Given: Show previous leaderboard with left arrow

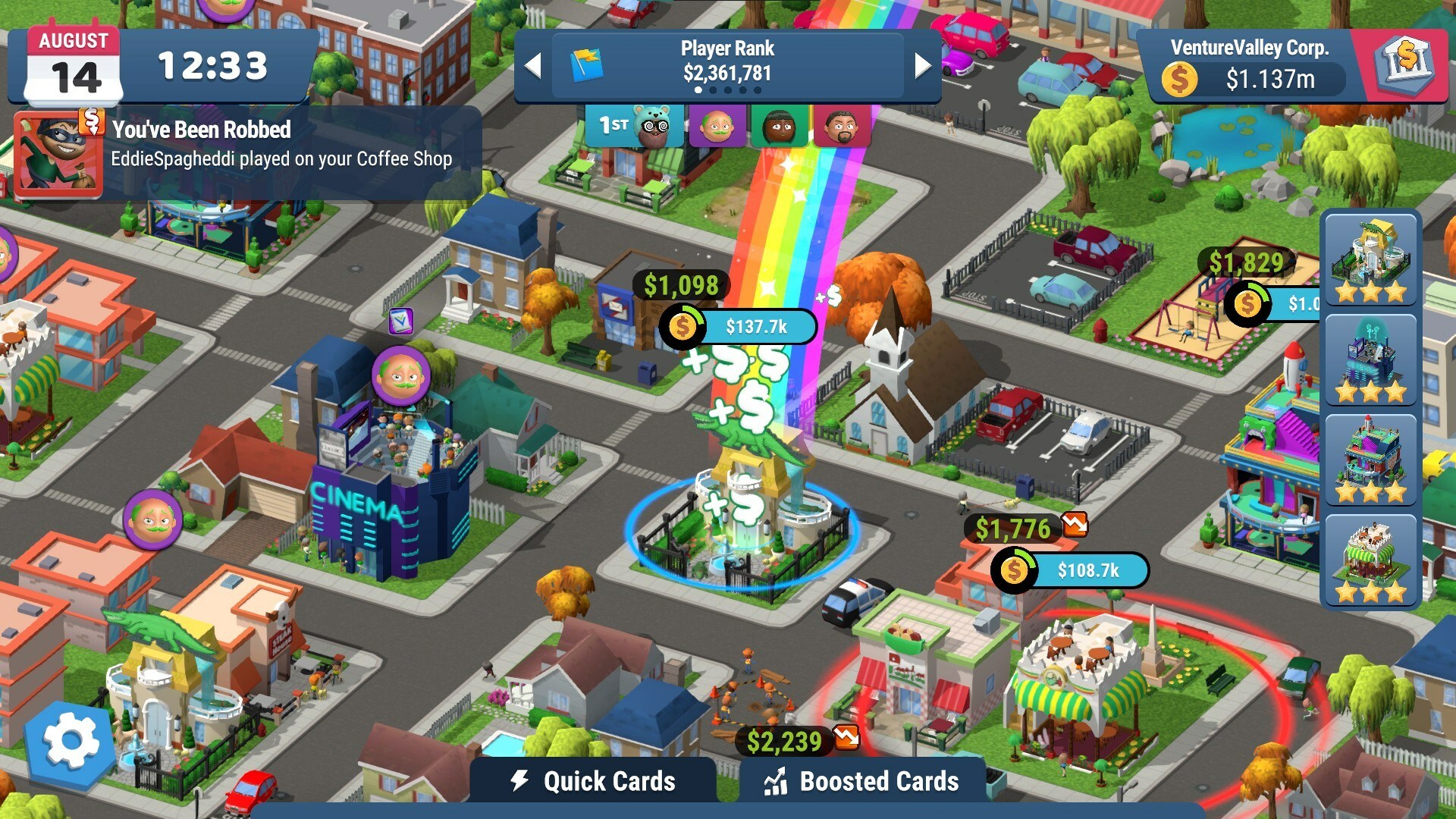Looking at the screenshot, I should coord(533,66).
